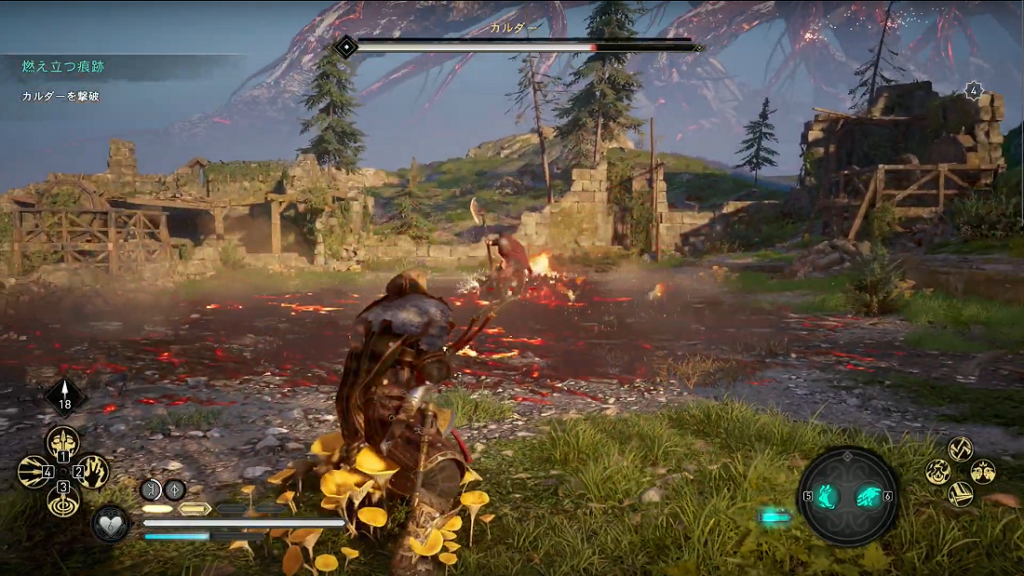Select the top gold rune ability icon
Viewport: 1024px width, 576px height.
(x=960, y=449)
